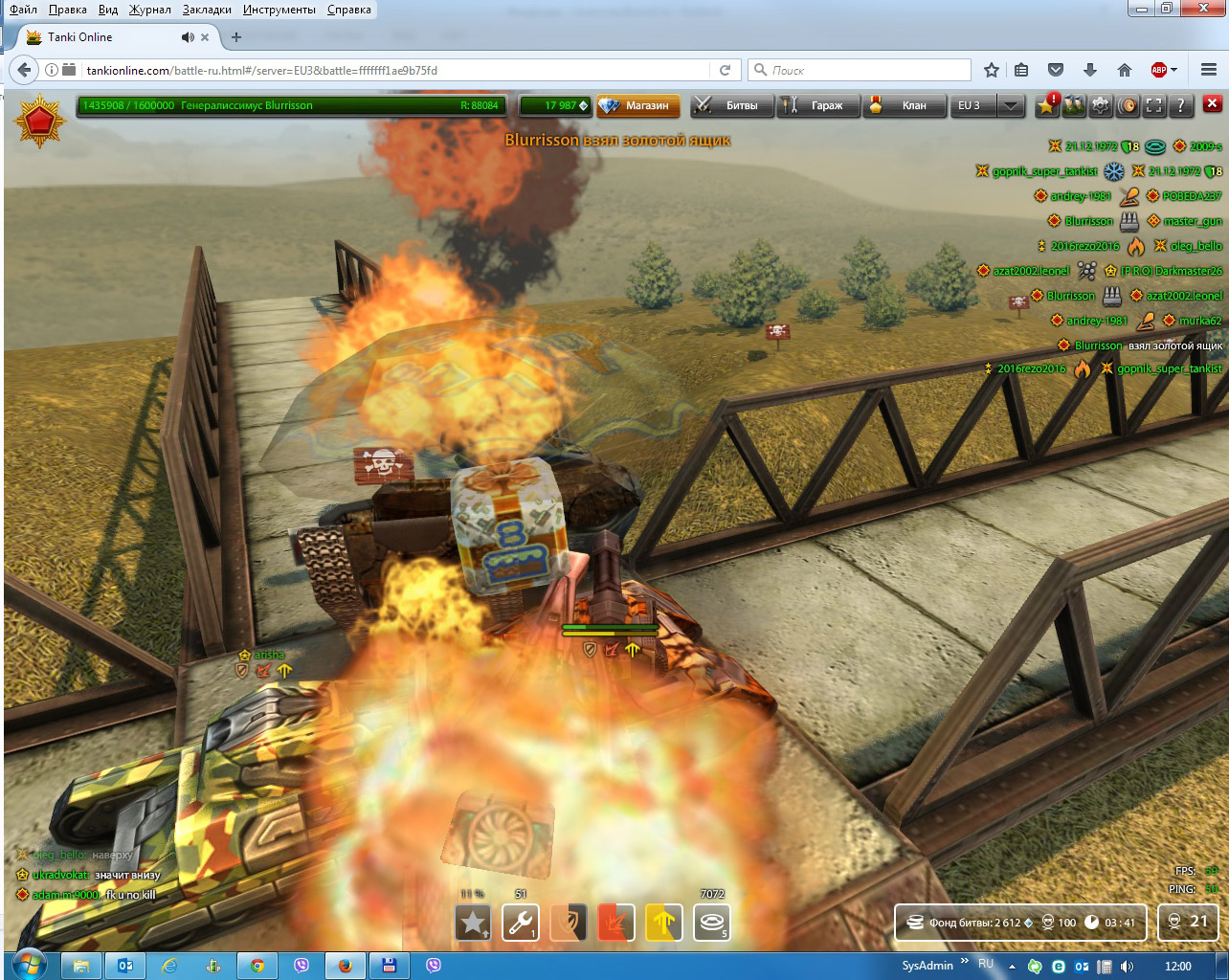Open the gear settings icon

click(1101, 105)
